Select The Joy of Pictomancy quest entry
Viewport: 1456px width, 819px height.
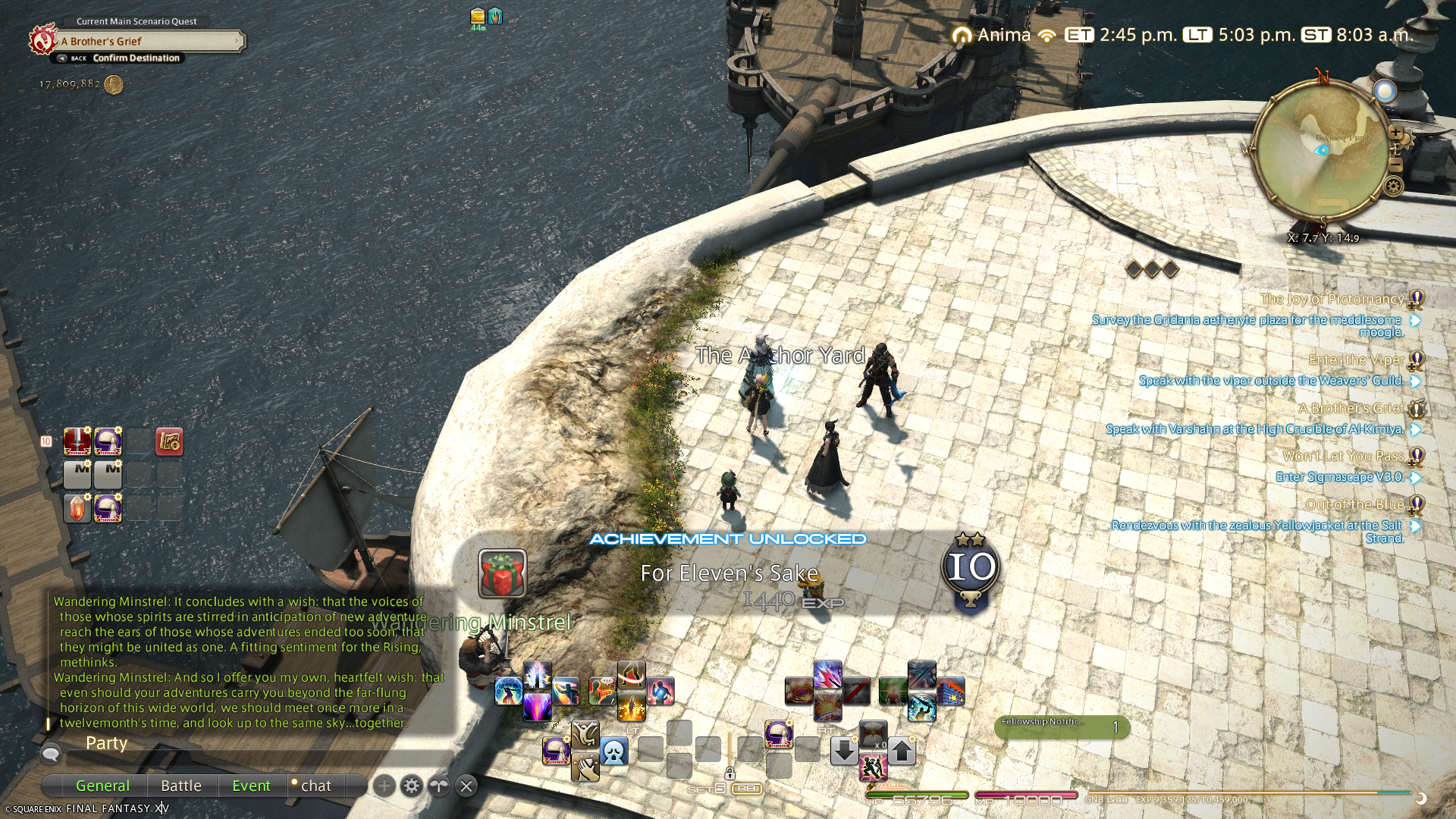tap(1332, 300)
